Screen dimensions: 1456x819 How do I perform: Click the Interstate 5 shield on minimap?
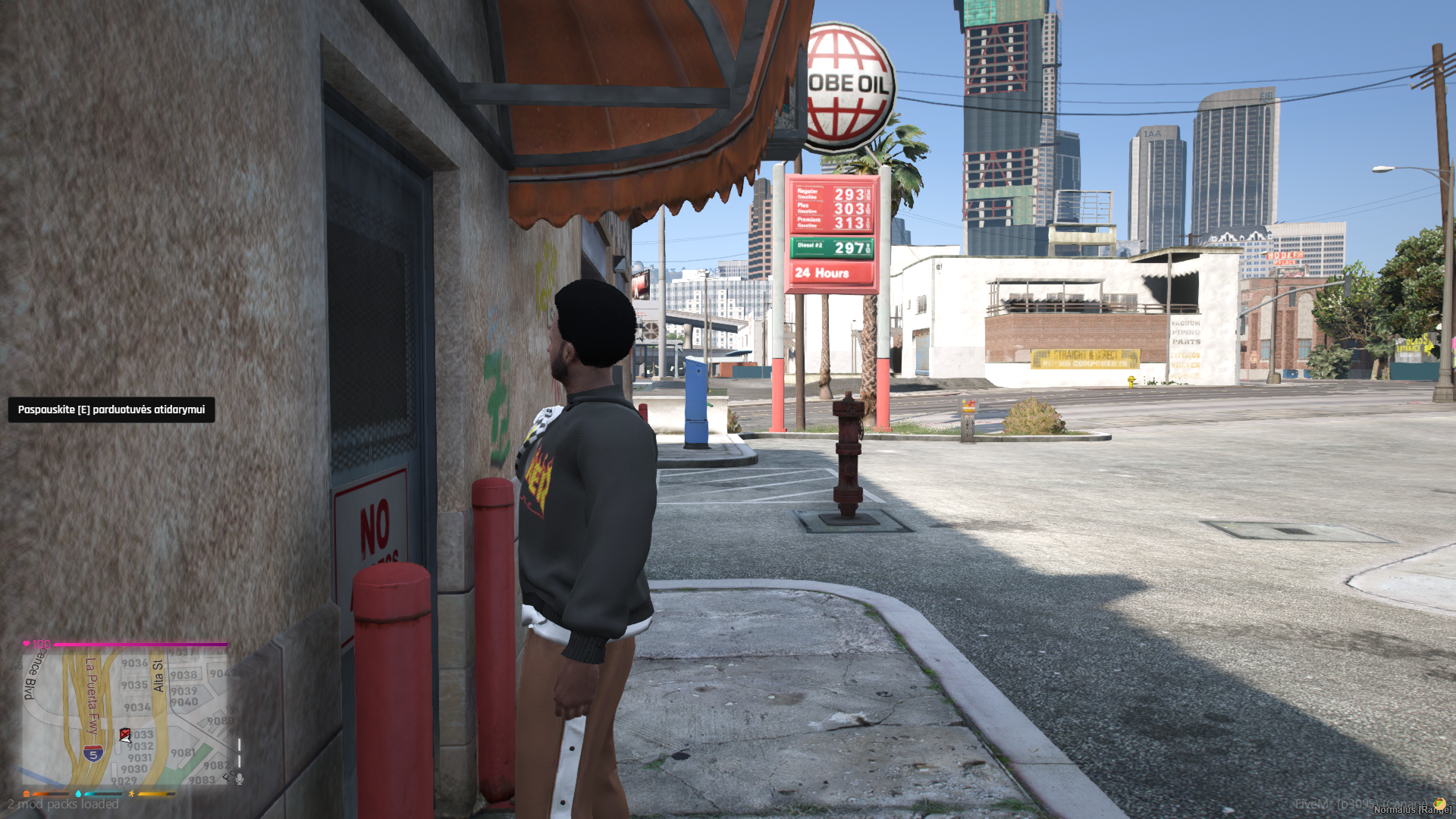93,754
